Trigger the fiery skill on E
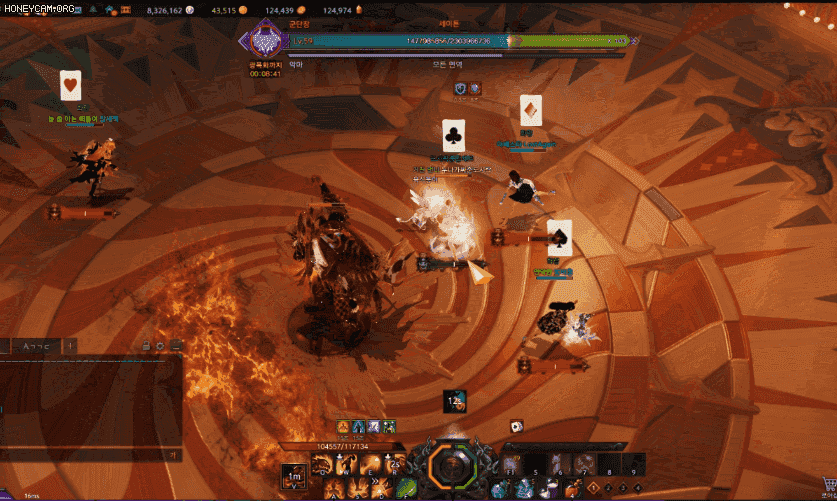 370,464
